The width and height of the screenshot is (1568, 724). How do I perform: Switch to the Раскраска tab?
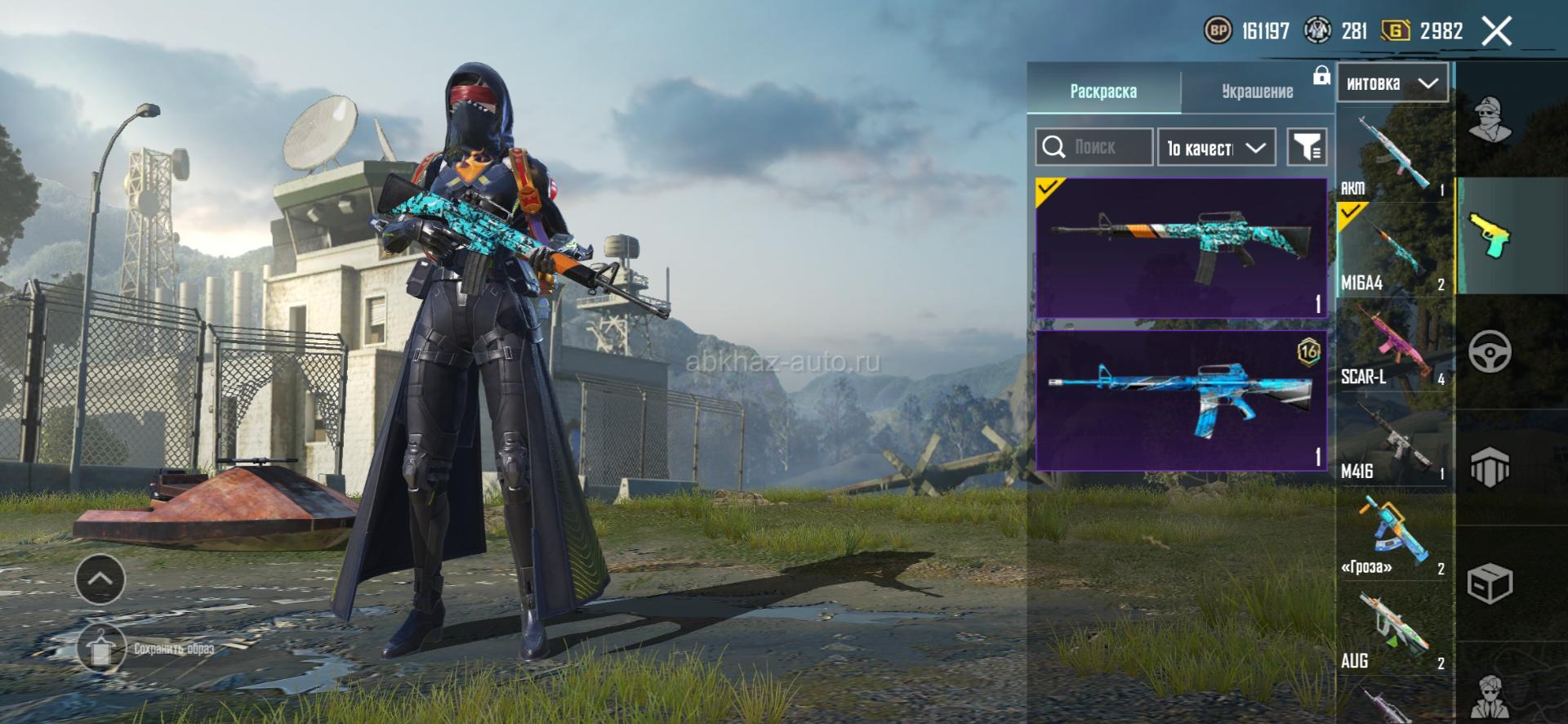[x=1103, y=91]
